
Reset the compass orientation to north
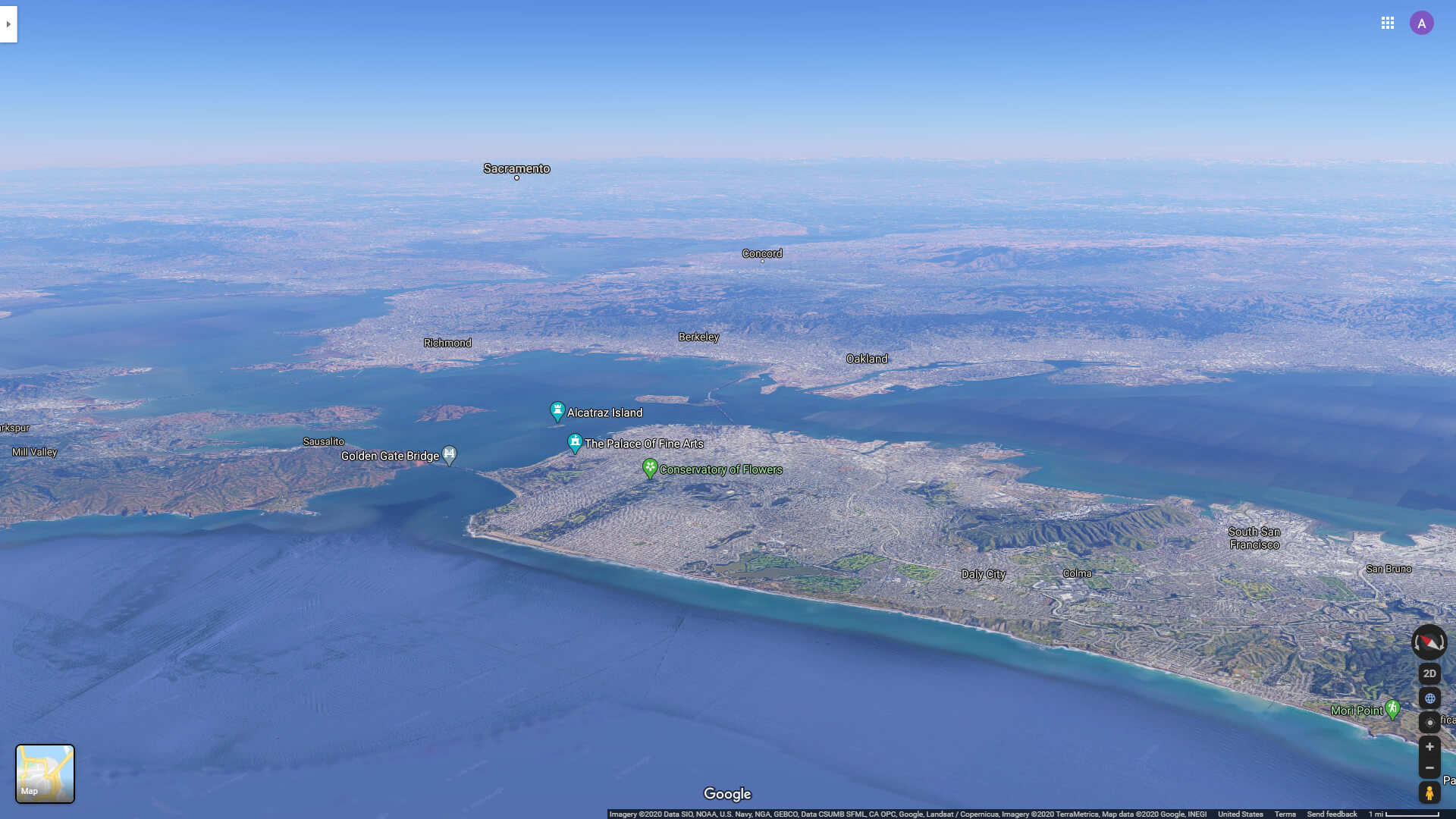click(1429, 643)
